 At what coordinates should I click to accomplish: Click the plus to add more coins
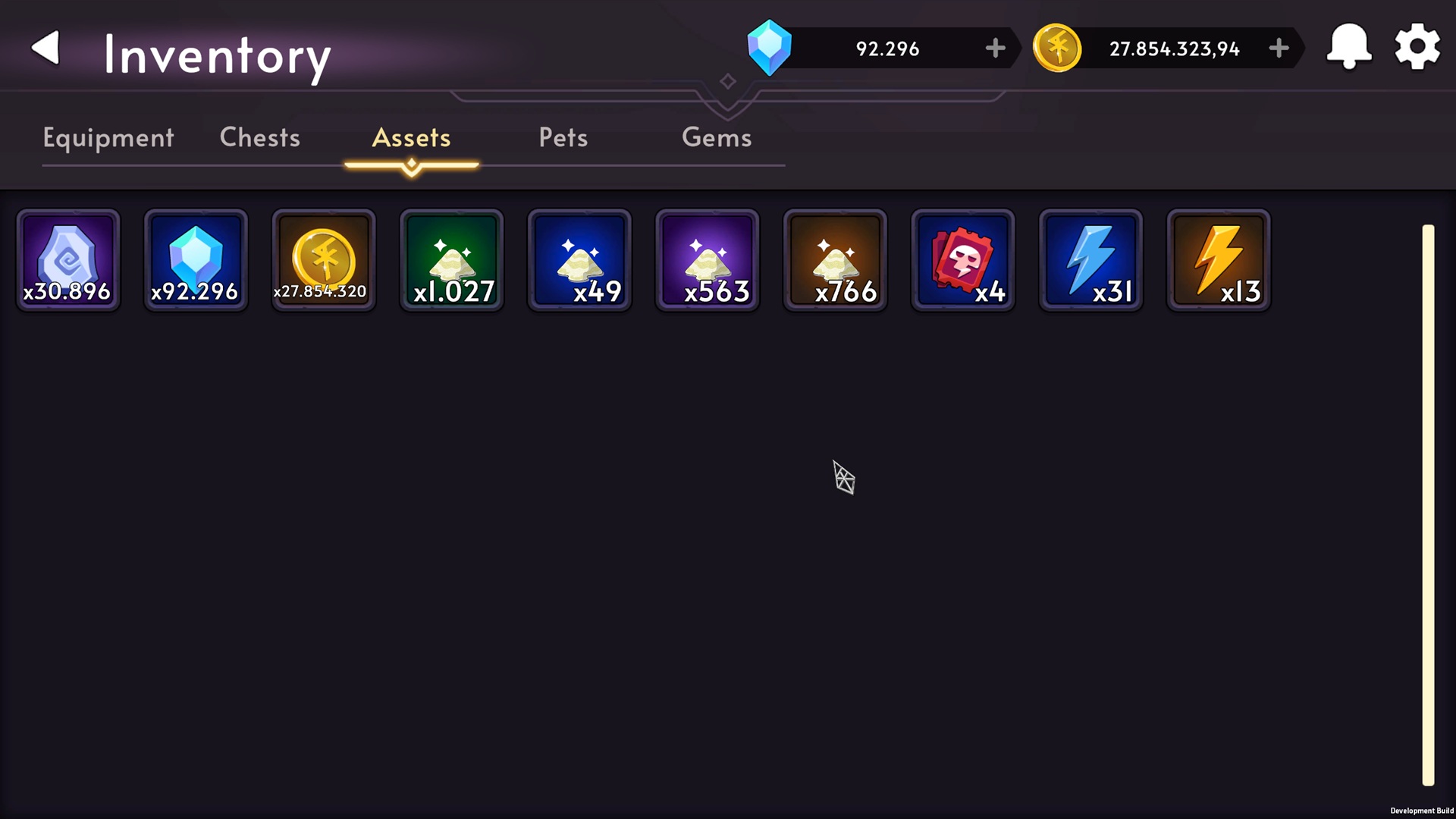coord(1279,48)
